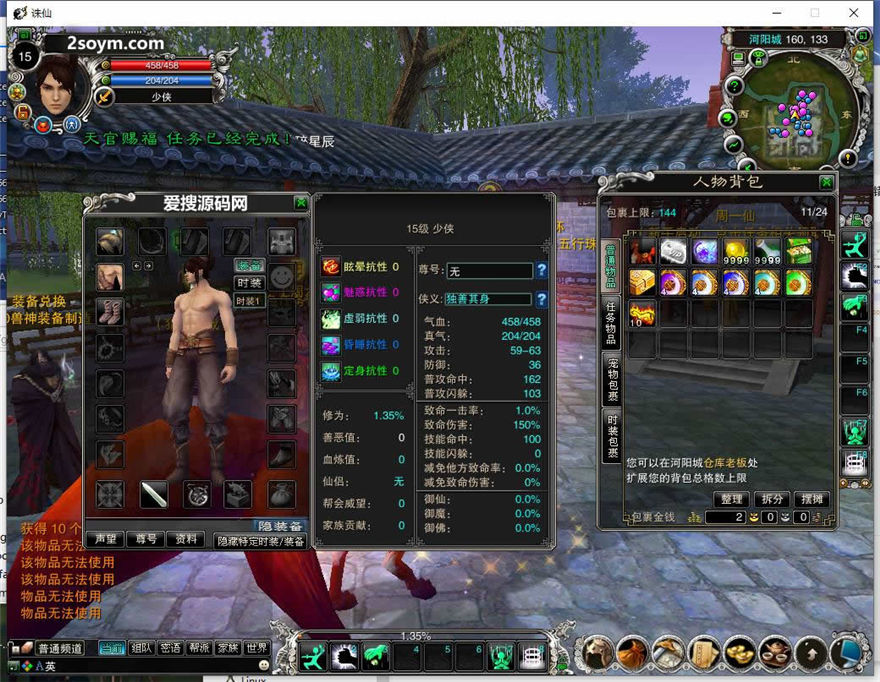The height and width of the screenshot is (682, 880).
Task: Click the 拆分 split button
Action: coord(773,499)
